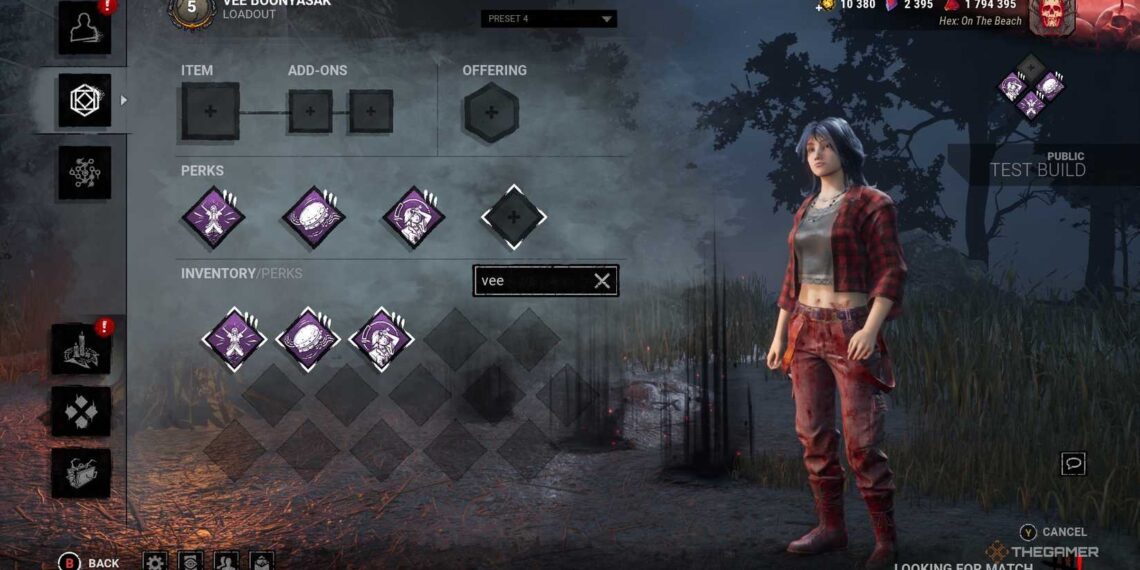This screenshot has height=570, width=1140.
Task: Open the character selection tab
Action: [x=84, y=29]
